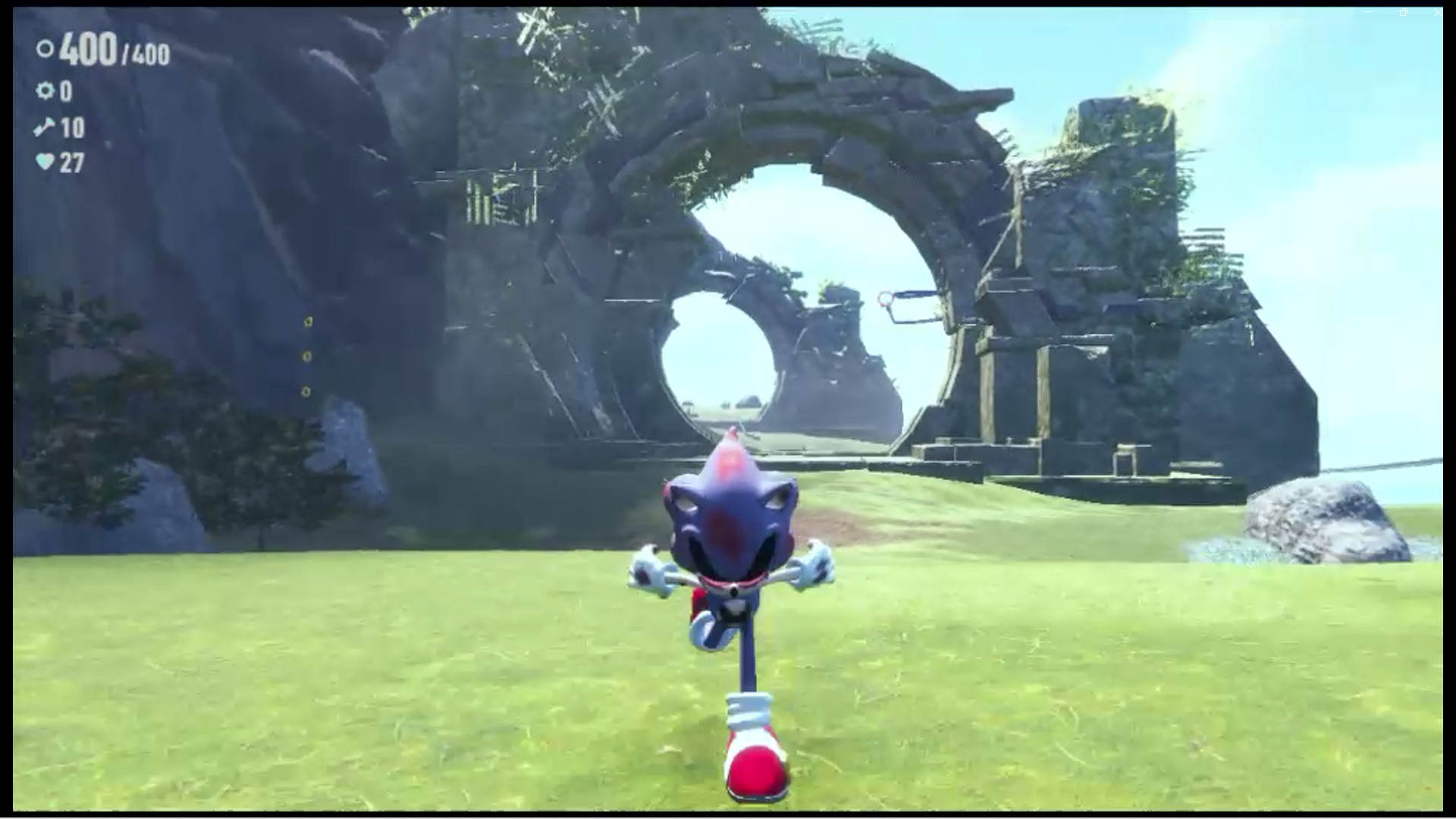Click the floating collectible rings near the cliff

click(306, 356)
